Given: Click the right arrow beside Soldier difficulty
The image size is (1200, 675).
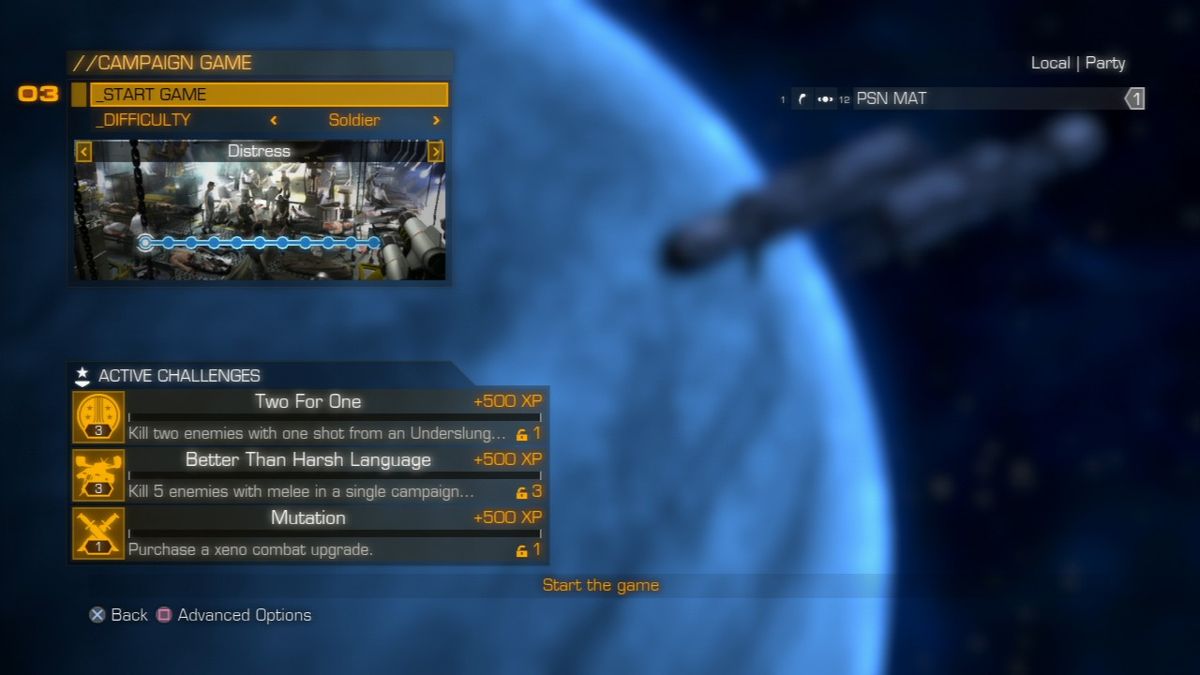Looking at the screenshot, I should 436,121.
